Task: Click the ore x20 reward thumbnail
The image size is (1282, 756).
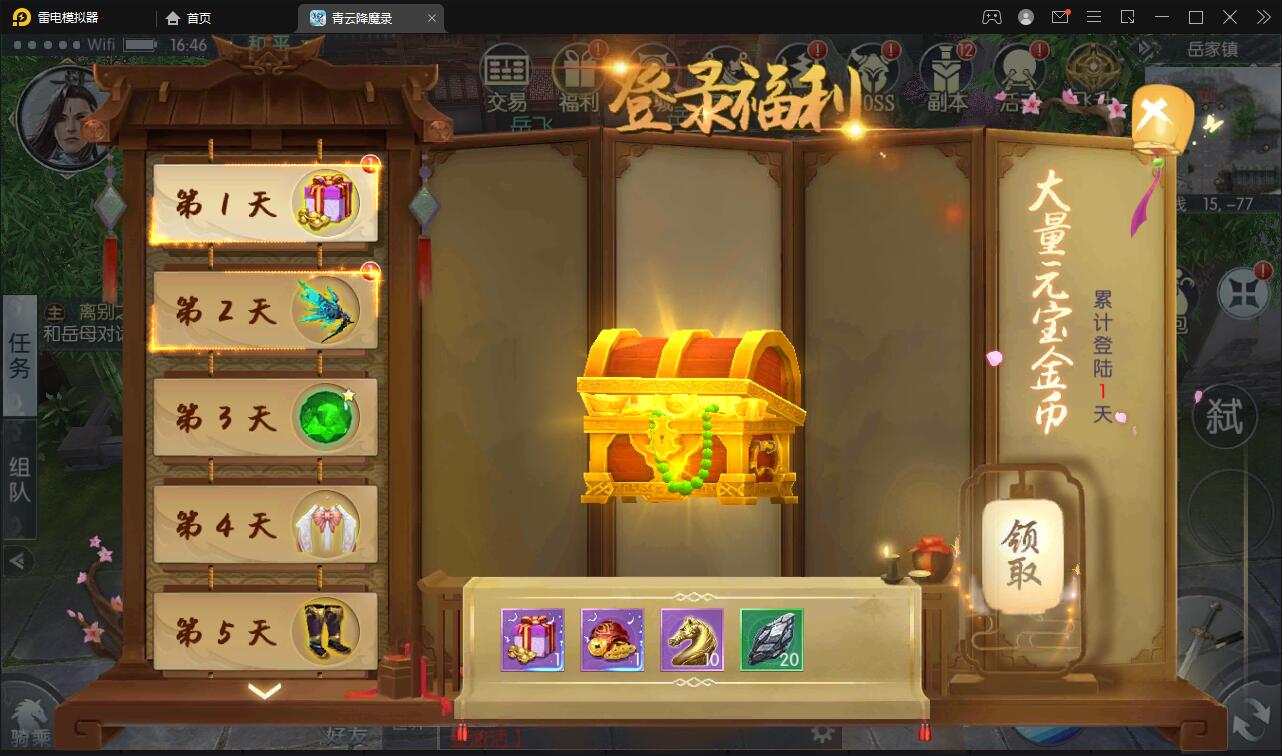Action: (772, 640)
